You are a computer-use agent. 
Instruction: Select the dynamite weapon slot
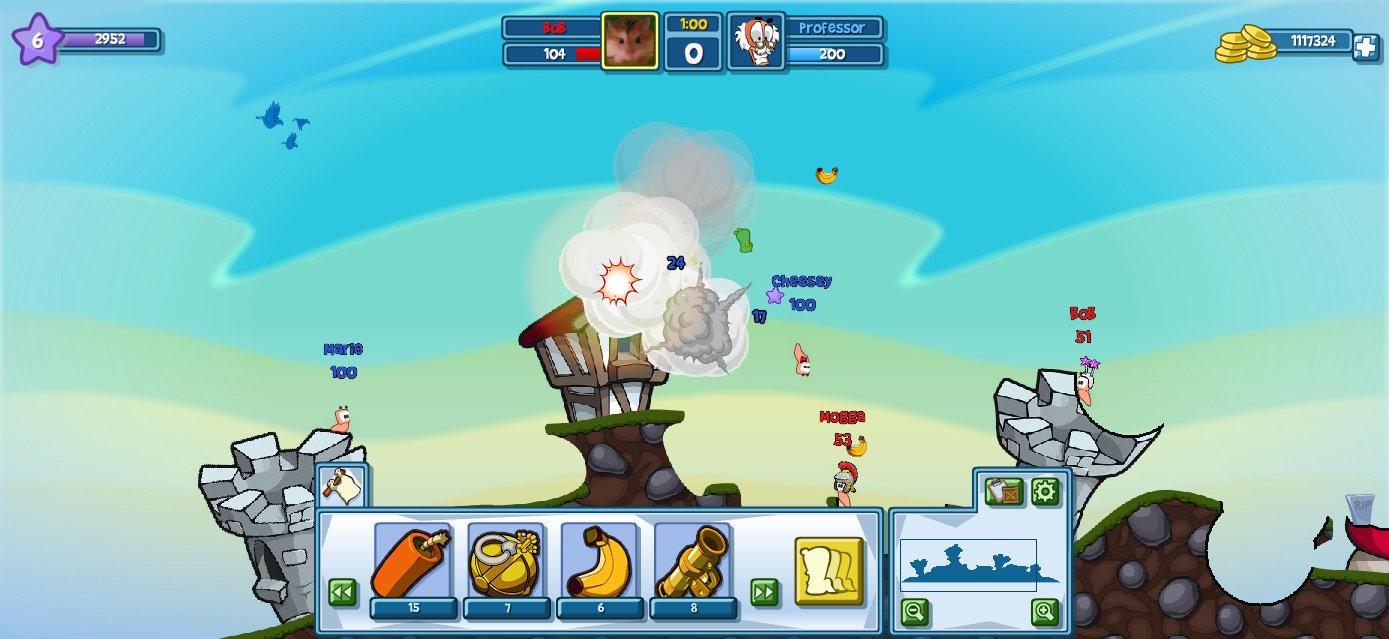[x=413, y=562]
